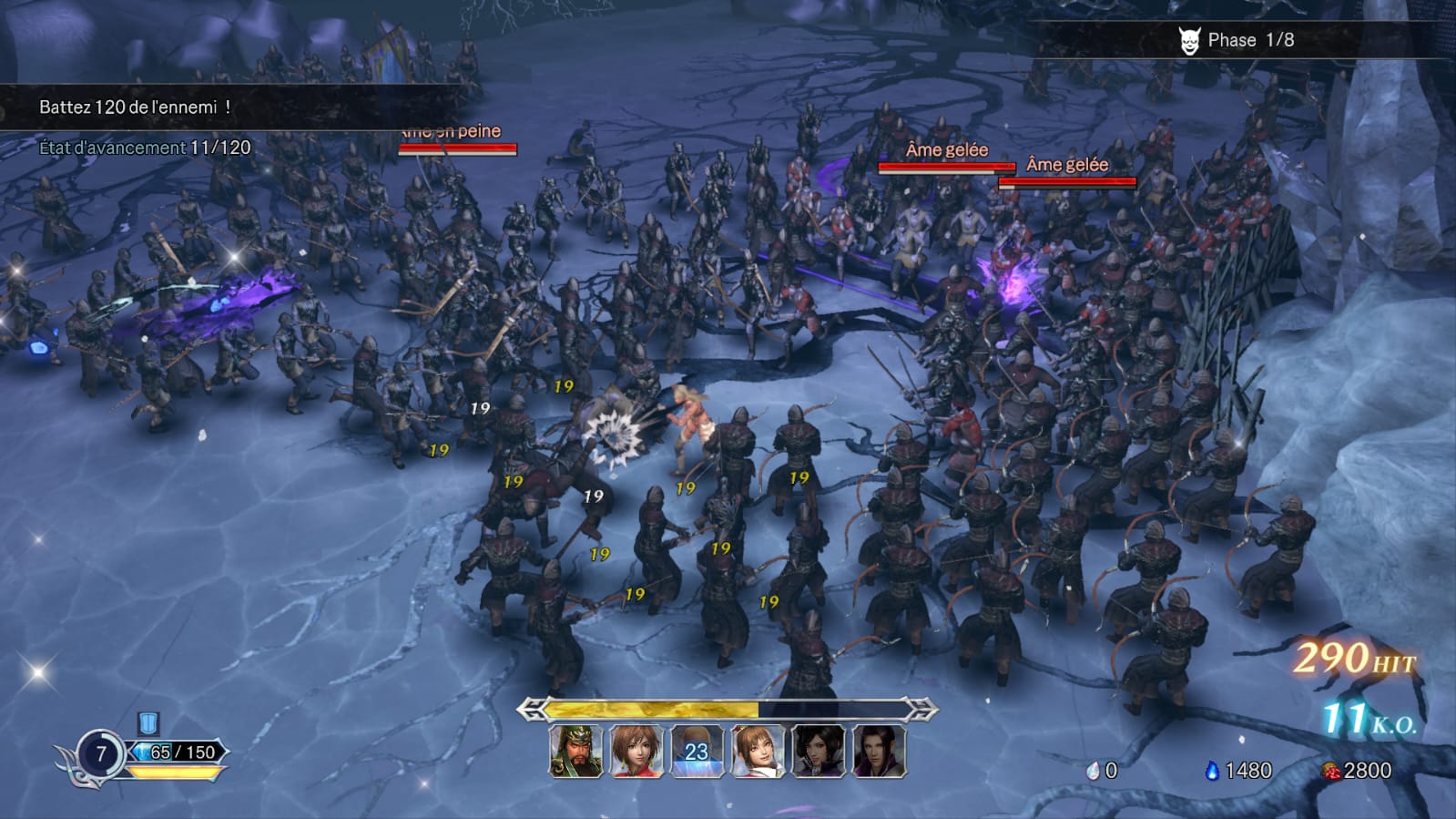Pick the smiling girl in white portrait
The width and height of the screenshot is (1456, 819).
tap(758, 752)
